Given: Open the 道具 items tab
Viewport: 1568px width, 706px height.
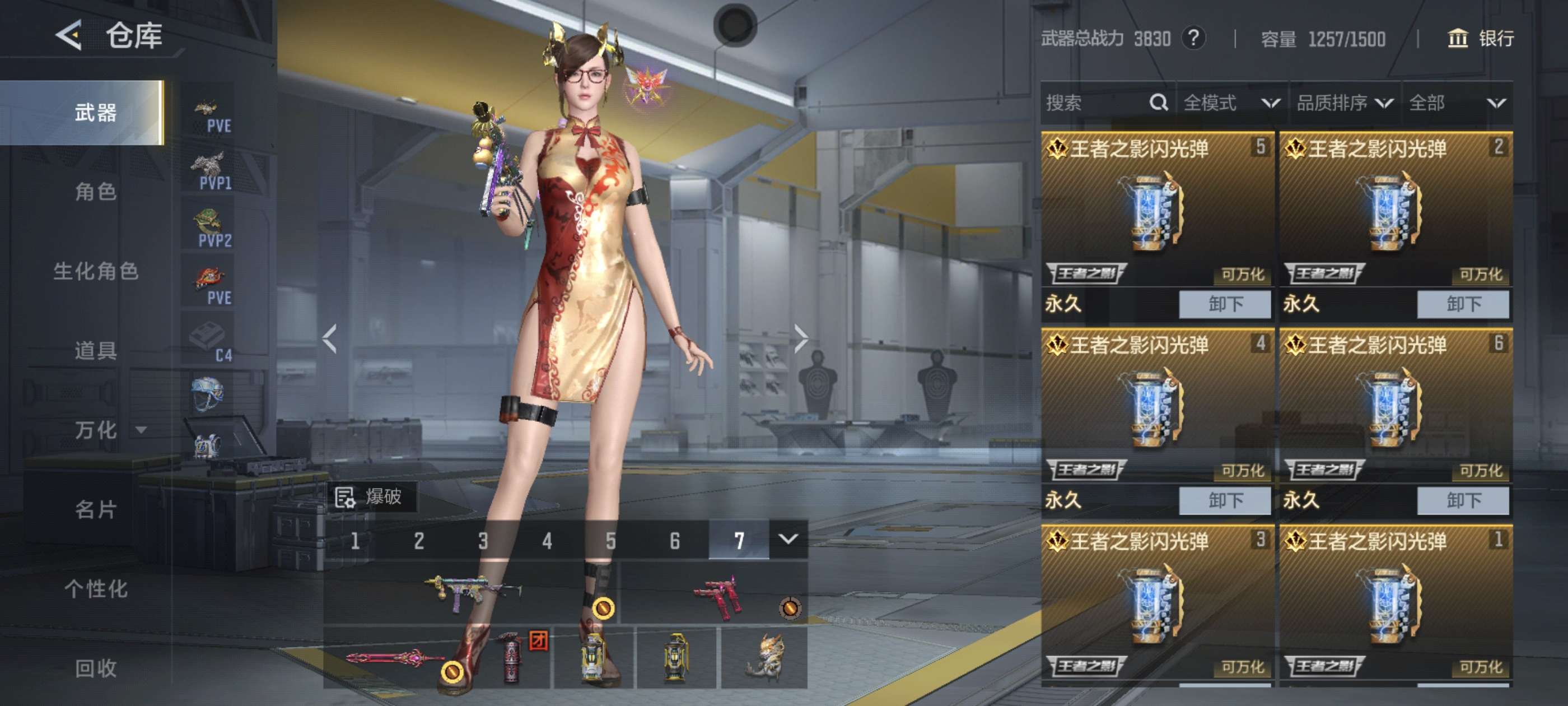Looking at the screenshot, I should tap(95, 350).
